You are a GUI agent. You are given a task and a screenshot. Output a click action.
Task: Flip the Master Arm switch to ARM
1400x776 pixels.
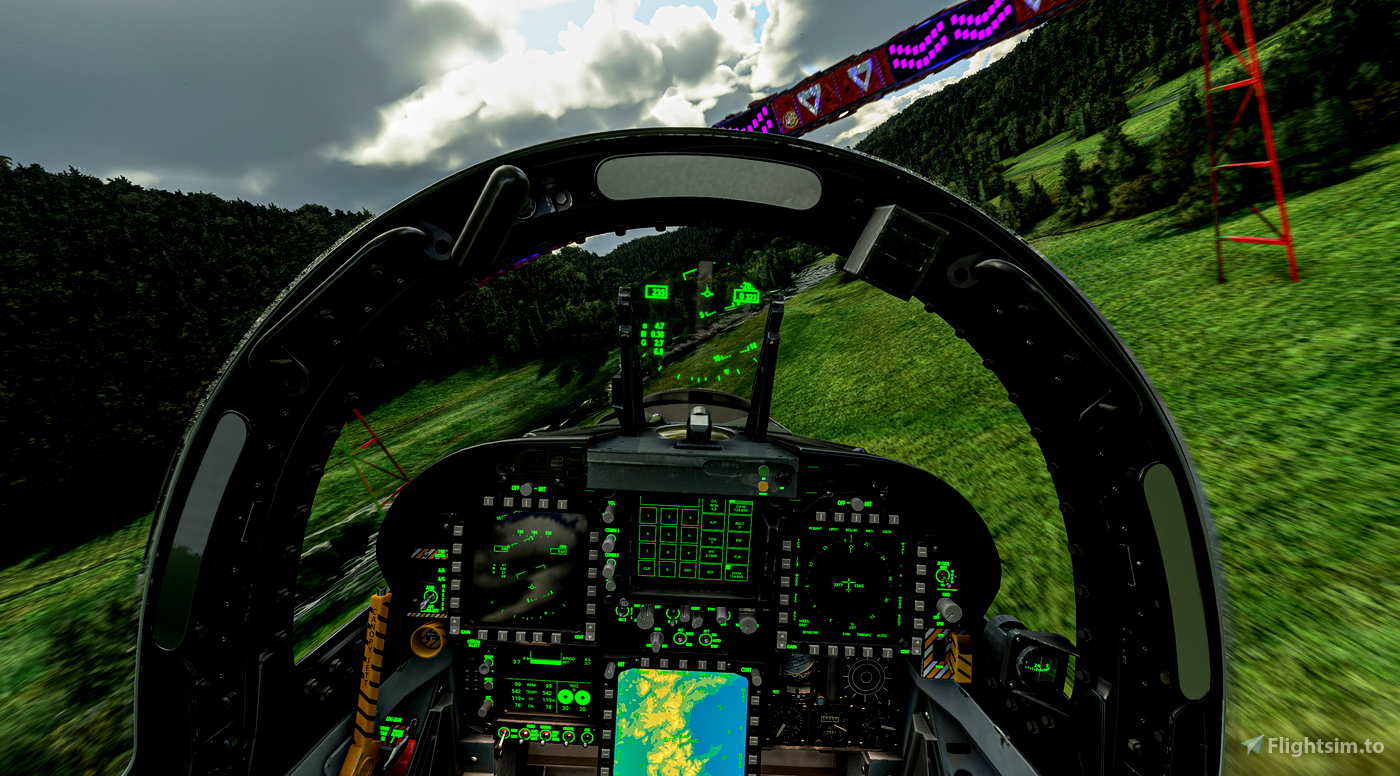click(428, 598)
